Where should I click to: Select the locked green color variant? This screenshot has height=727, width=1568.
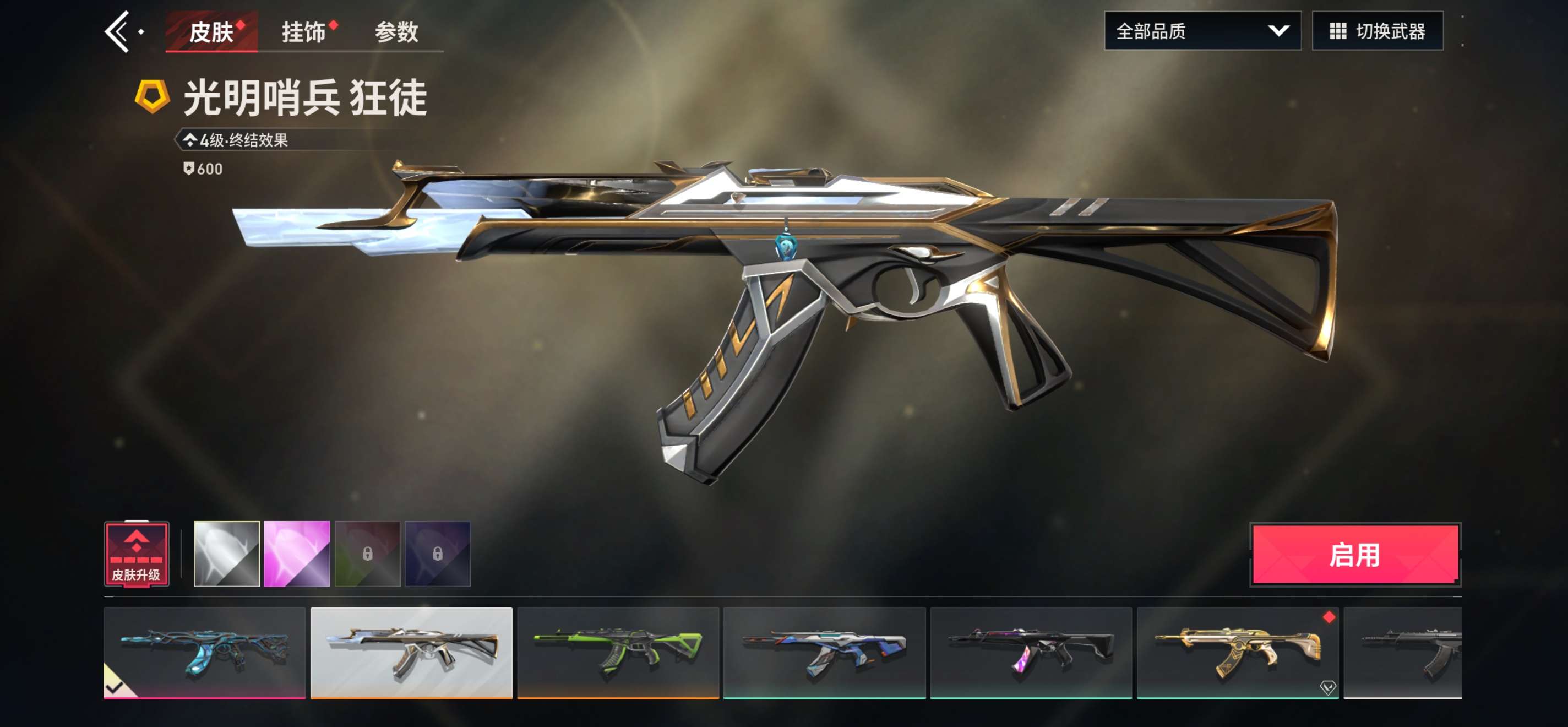368,554
